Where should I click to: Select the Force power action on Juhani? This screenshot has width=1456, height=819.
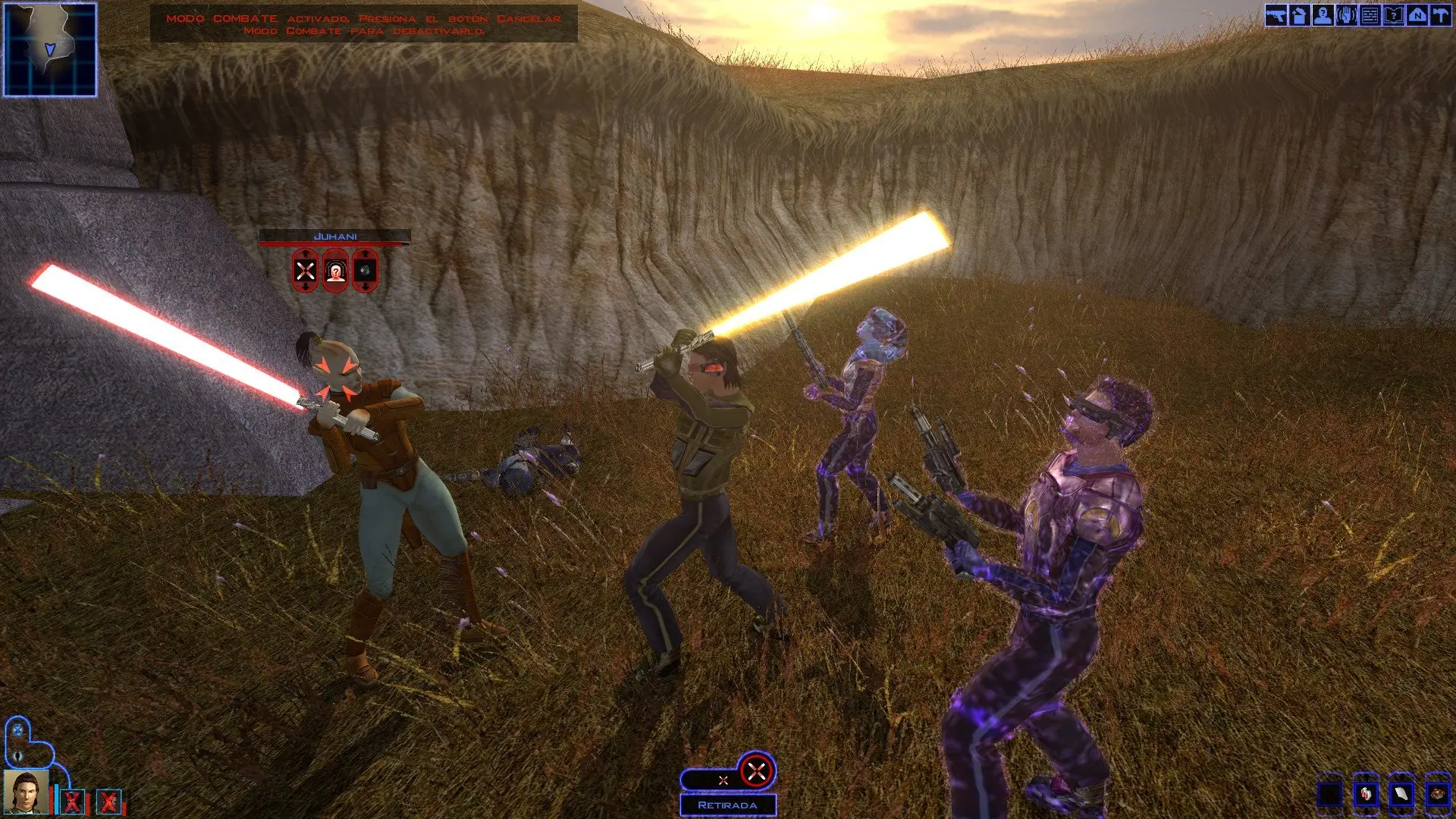click(x=335, y=271)
